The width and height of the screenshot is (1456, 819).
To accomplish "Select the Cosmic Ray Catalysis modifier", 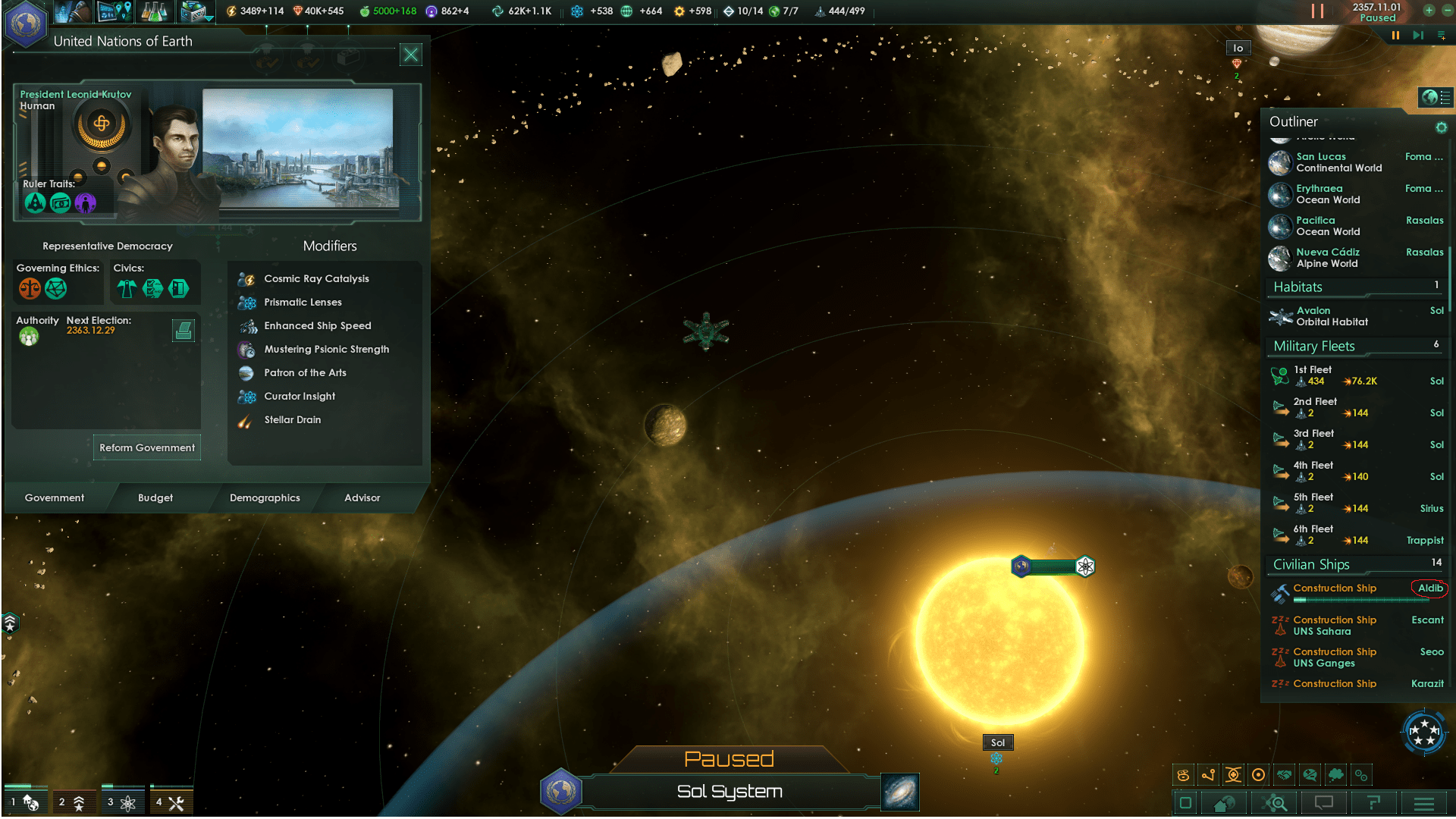I will pos(316,279).
